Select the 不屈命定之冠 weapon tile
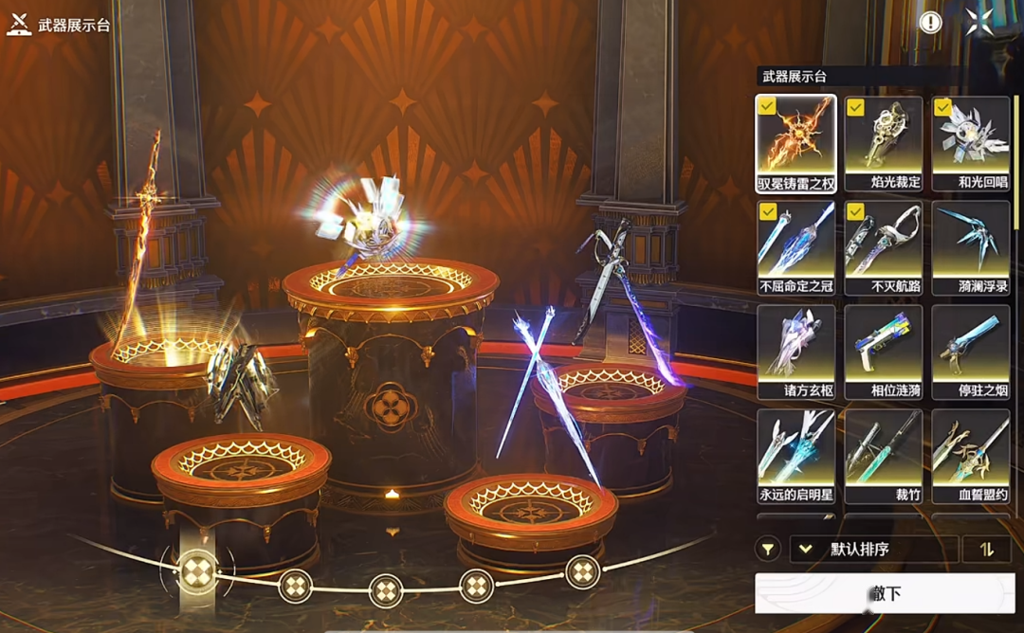The width and height of the screenshot is (1024, 633). click(796, 247)
